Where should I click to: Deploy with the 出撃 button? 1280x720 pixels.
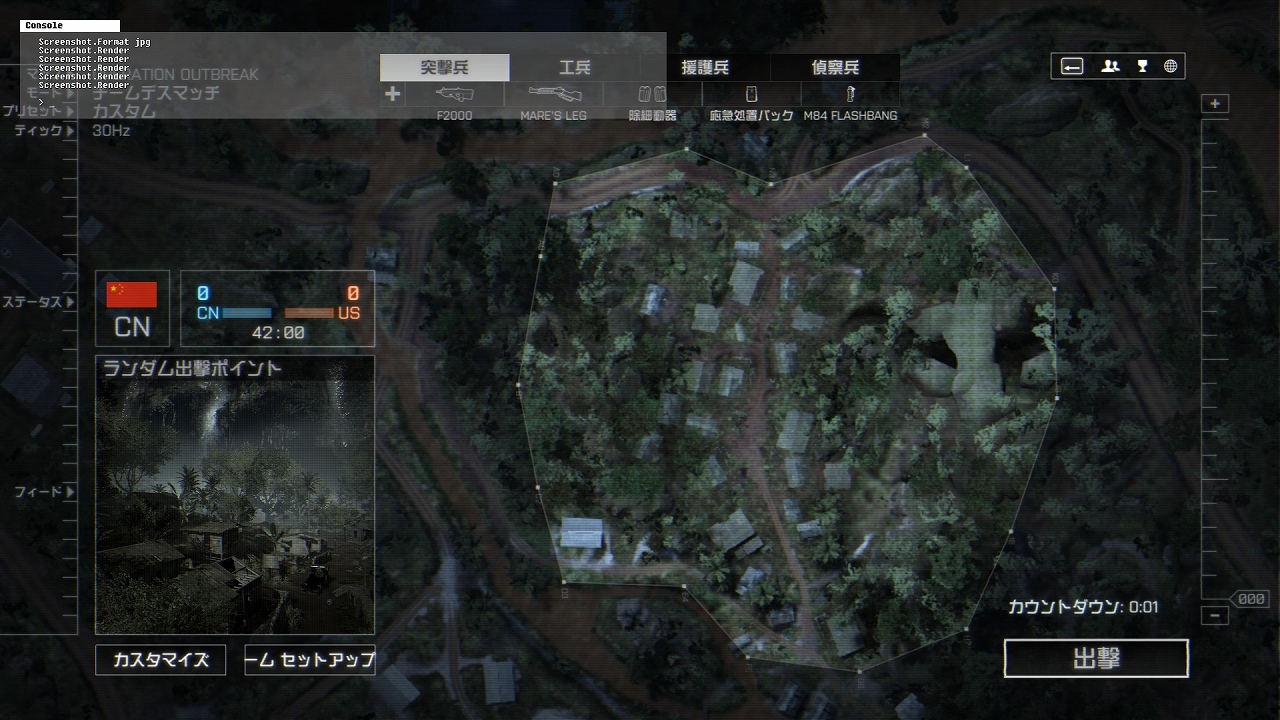tap(1096, 658)
